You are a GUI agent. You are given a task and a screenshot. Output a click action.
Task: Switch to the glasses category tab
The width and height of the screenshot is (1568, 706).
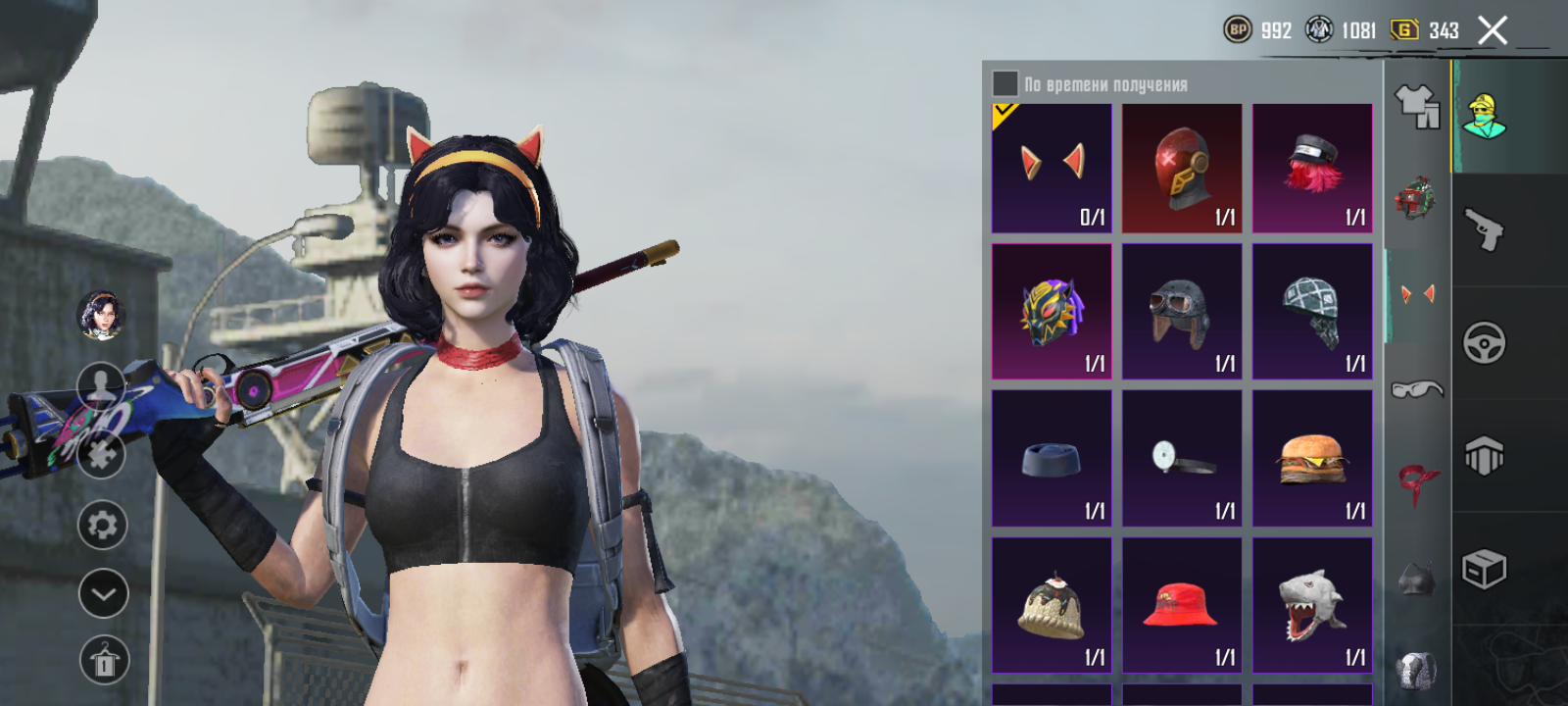[x=1417, y=389]
